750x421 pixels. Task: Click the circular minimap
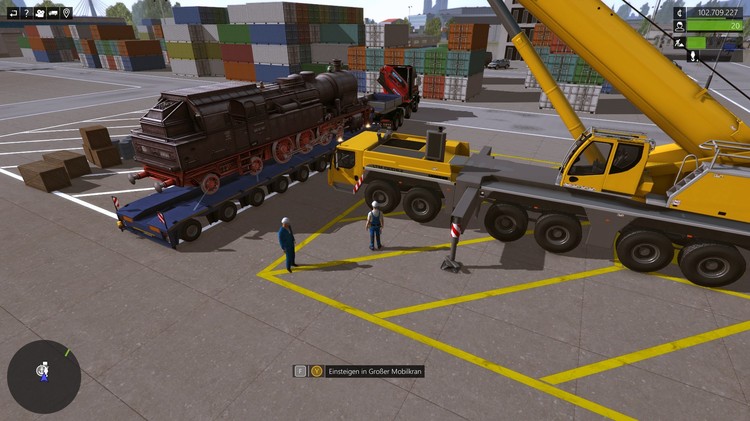tap(44, 376)
